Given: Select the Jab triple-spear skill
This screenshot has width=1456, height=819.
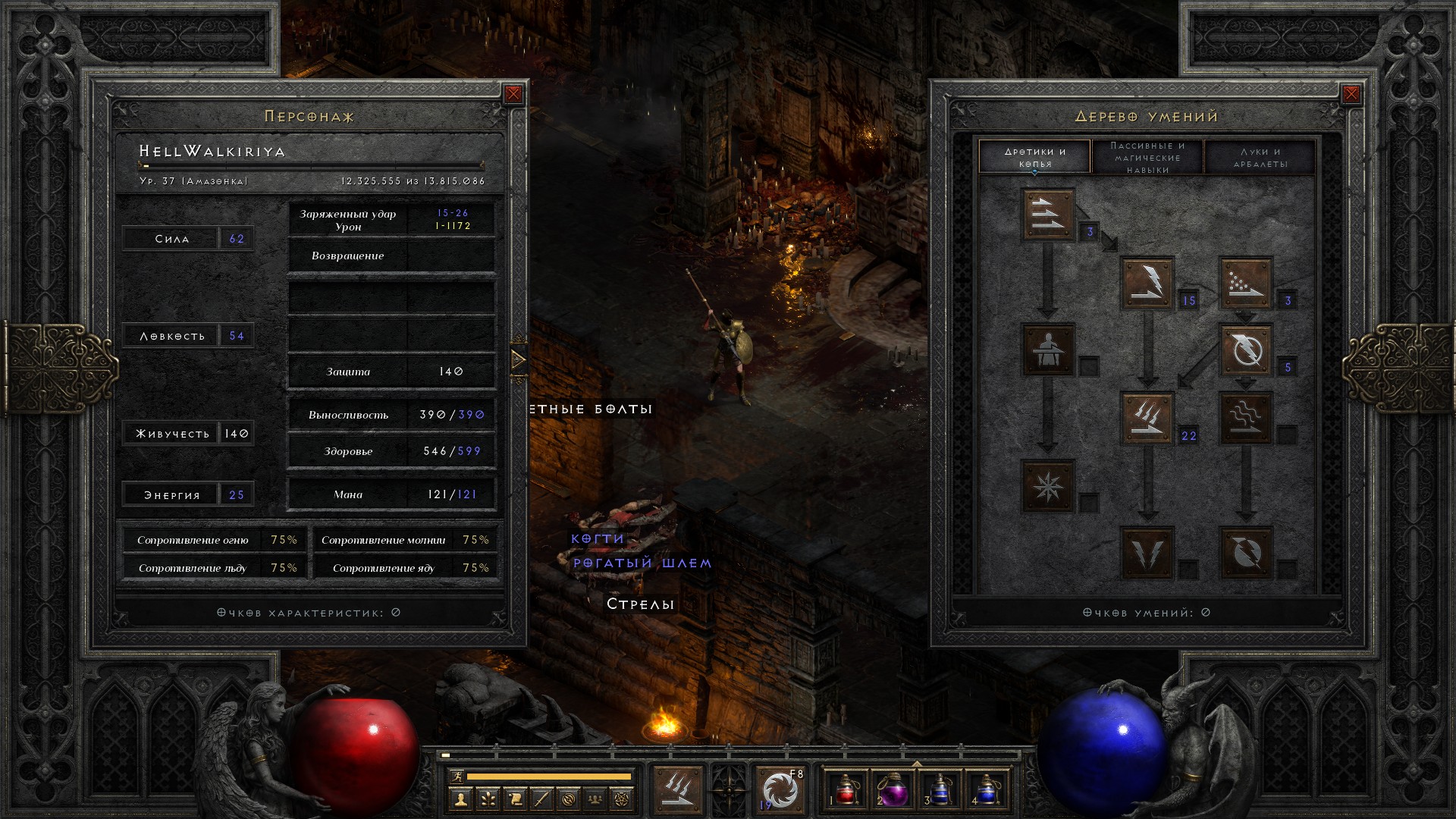Looking at the screenshot, I should [x=1048, y=215].
